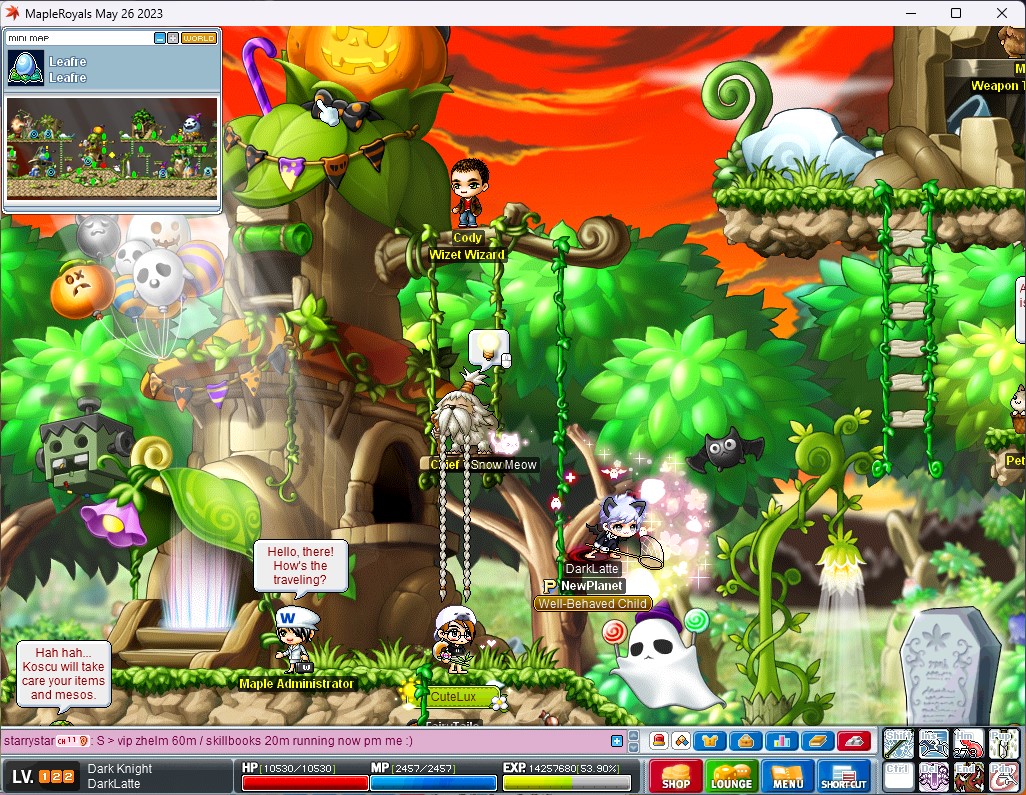1026x795 pixels.
Task: Open the inventory bag icon
Action: tap(745, 741)
